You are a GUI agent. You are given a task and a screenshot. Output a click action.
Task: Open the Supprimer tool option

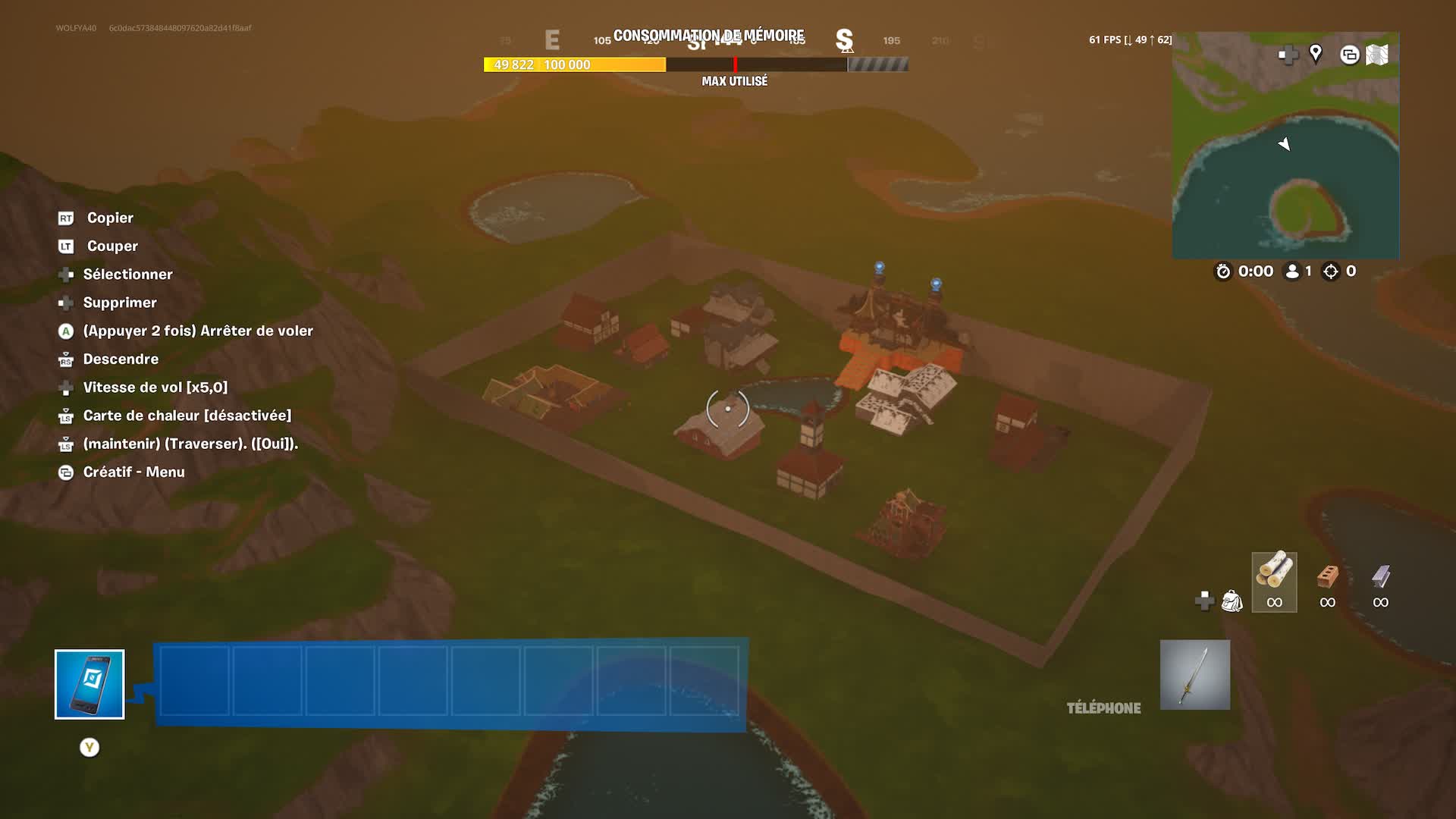pos(120,303)
